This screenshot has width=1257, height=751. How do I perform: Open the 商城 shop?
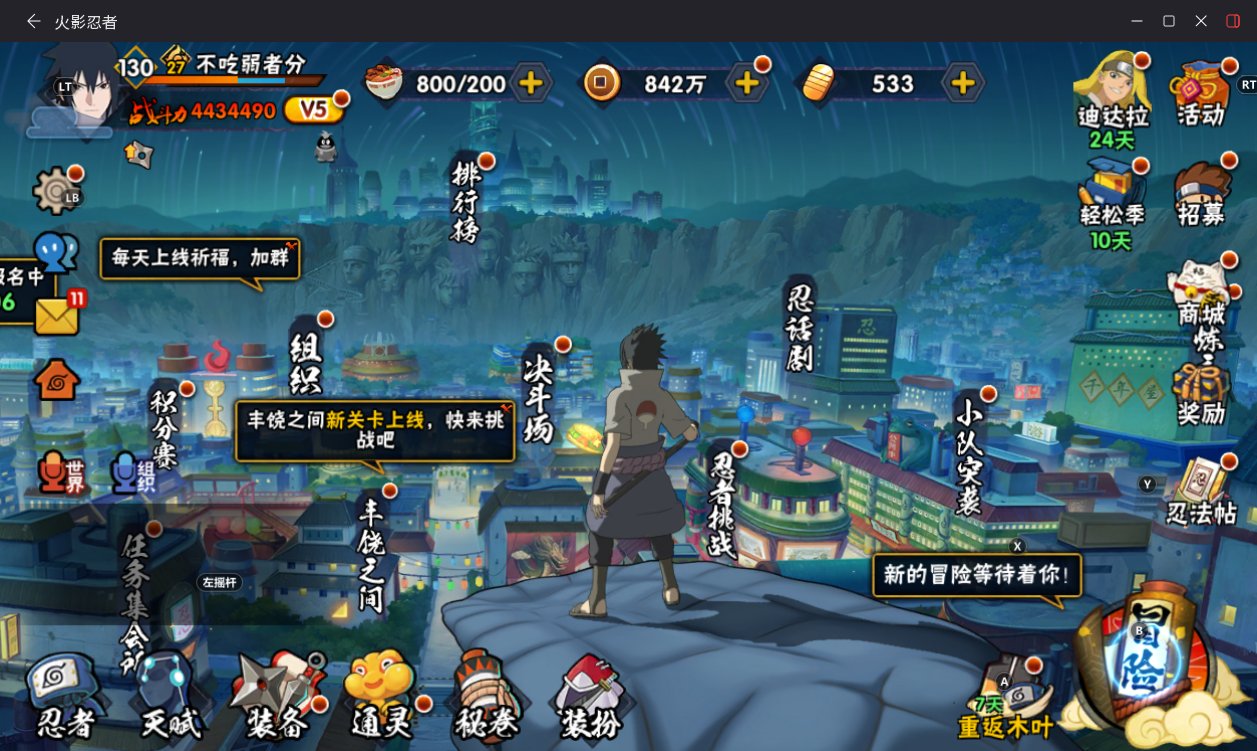coord(1200,295)
